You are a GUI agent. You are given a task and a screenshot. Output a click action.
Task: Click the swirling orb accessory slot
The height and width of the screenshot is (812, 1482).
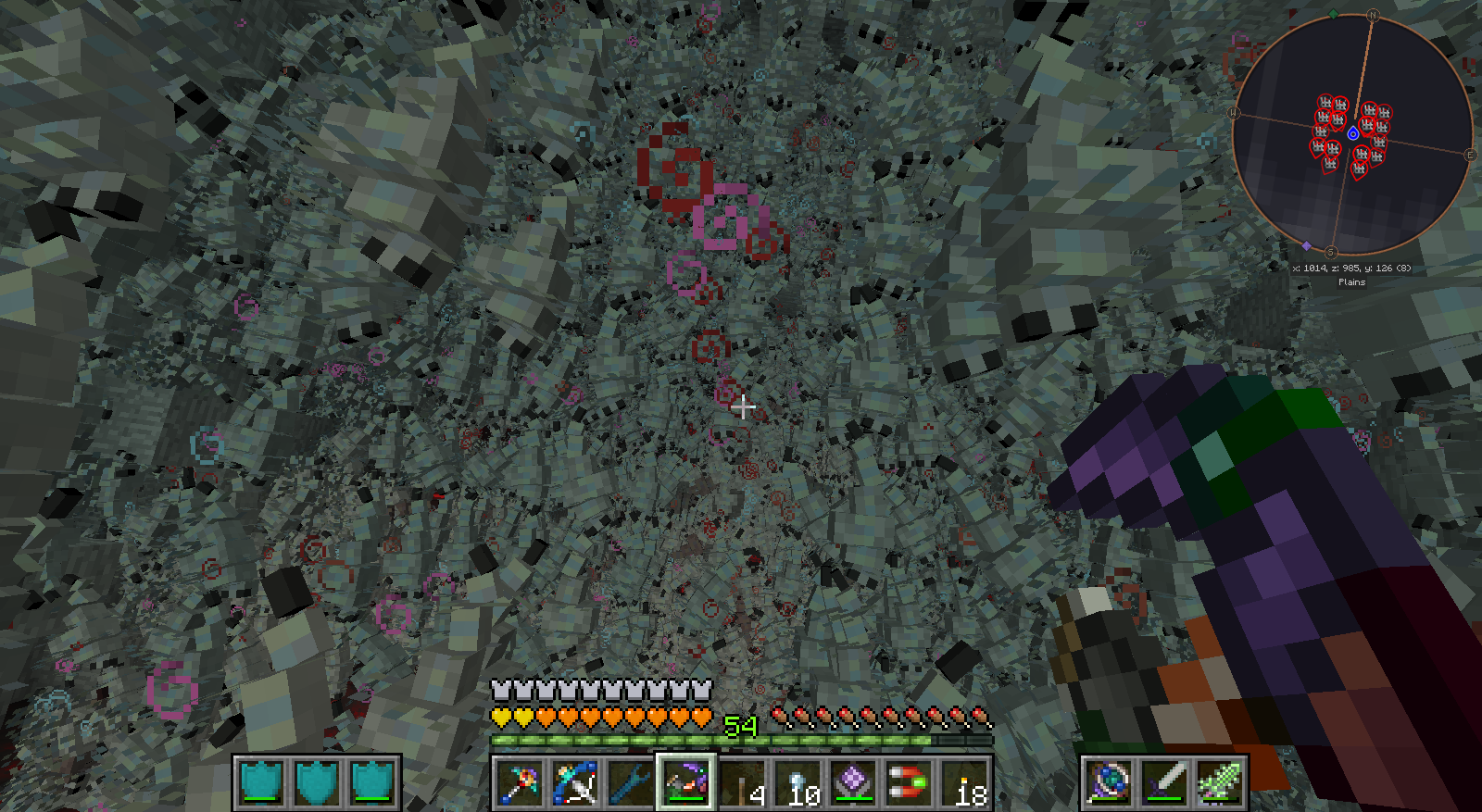tap(1109, 783)
